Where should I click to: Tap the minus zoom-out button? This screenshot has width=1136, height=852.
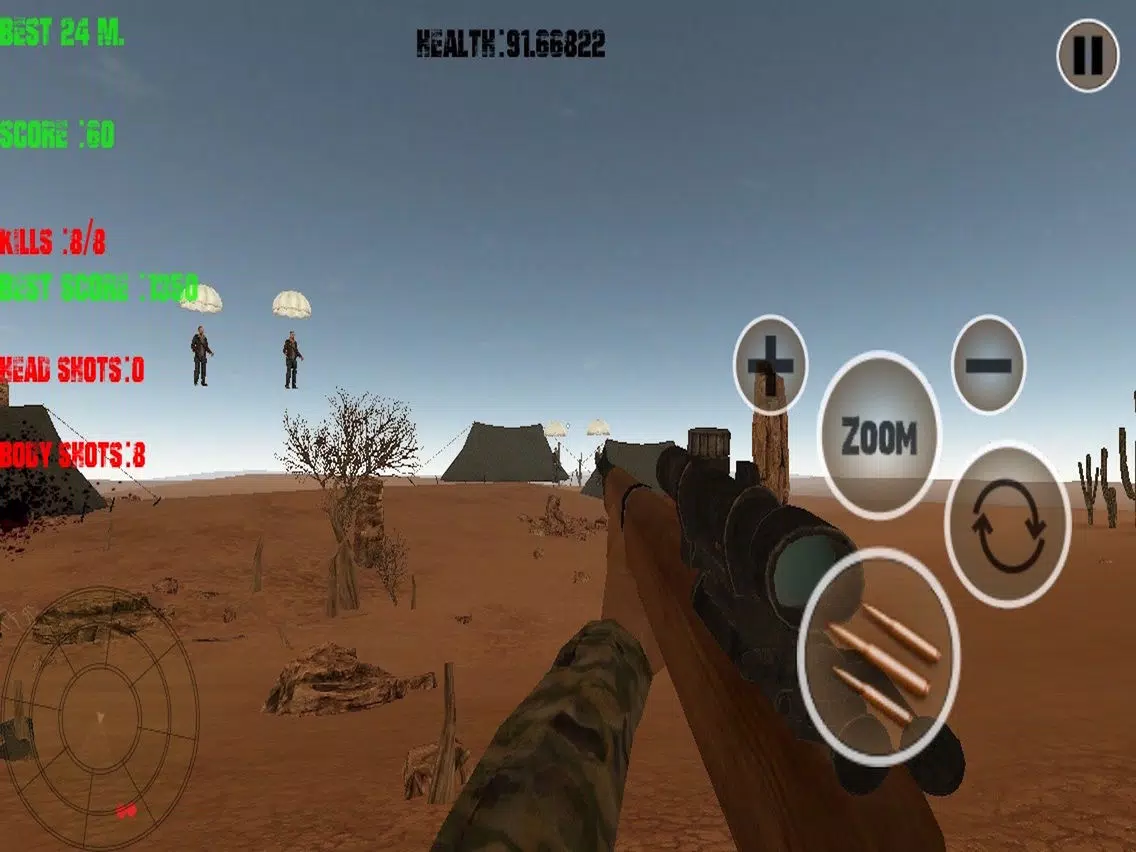[988, 364]
